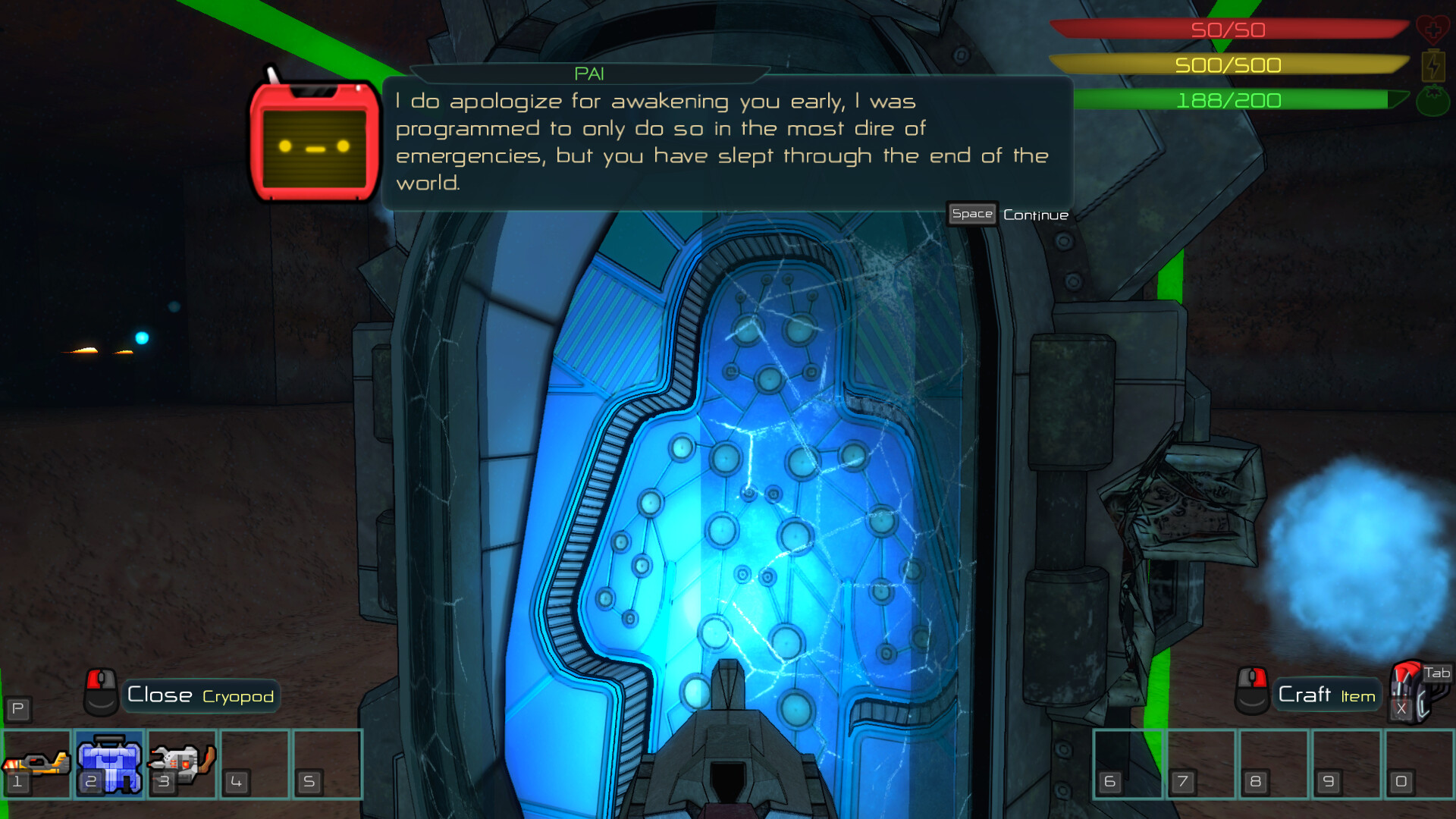This screenshot has width=1456, height=819.
Task: Click the P key indicator
Action: point(19,710)
